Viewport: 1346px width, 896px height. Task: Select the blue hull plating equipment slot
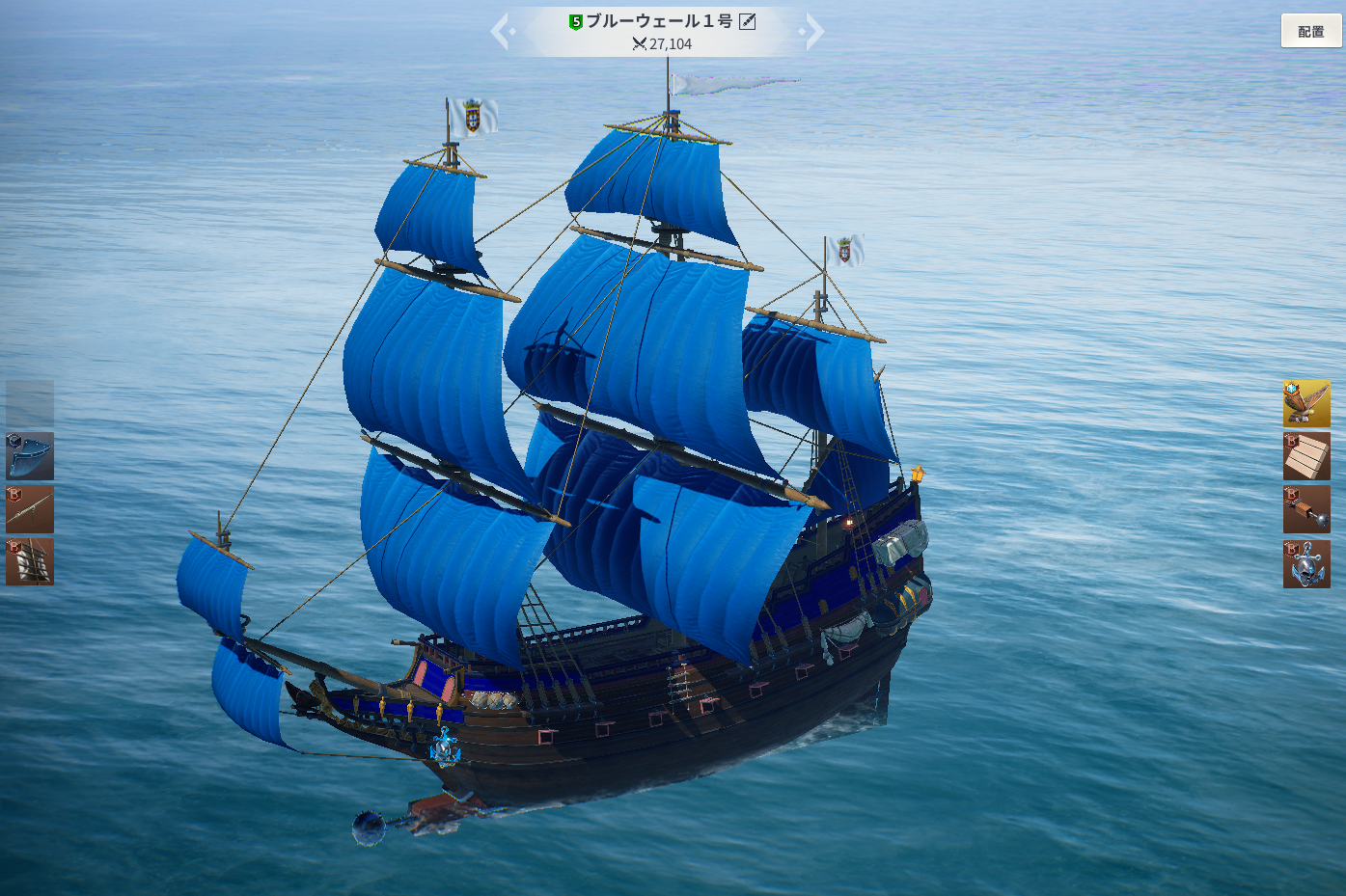(30, 456)
